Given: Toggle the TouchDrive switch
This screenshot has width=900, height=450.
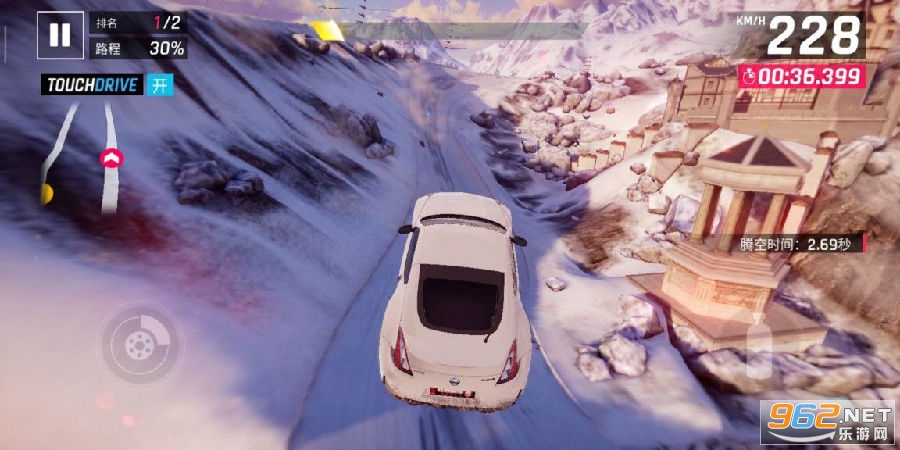Looking at the screenshot, I should click(x=159, y=85).
